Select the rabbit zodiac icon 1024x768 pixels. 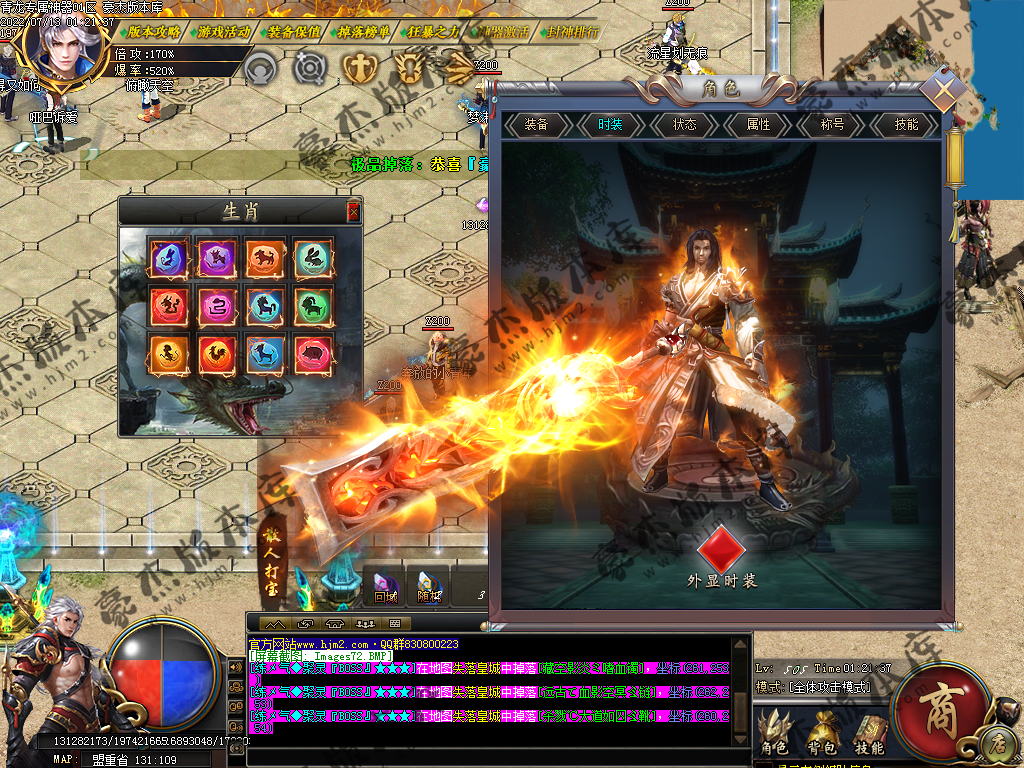coord(314,258)
